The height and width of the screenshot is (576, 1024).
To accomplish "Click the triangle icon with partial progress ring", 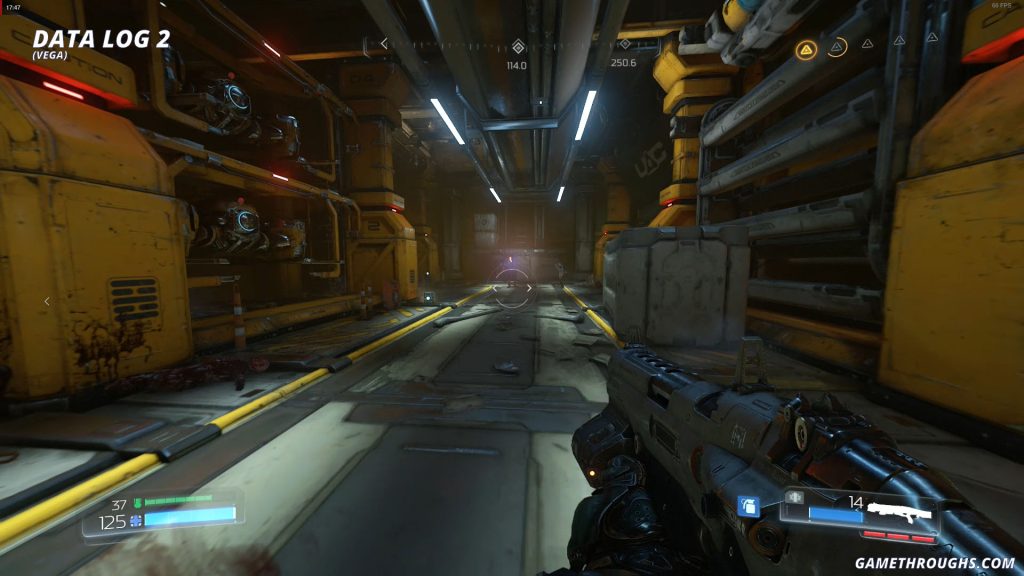I will [837, 46].
